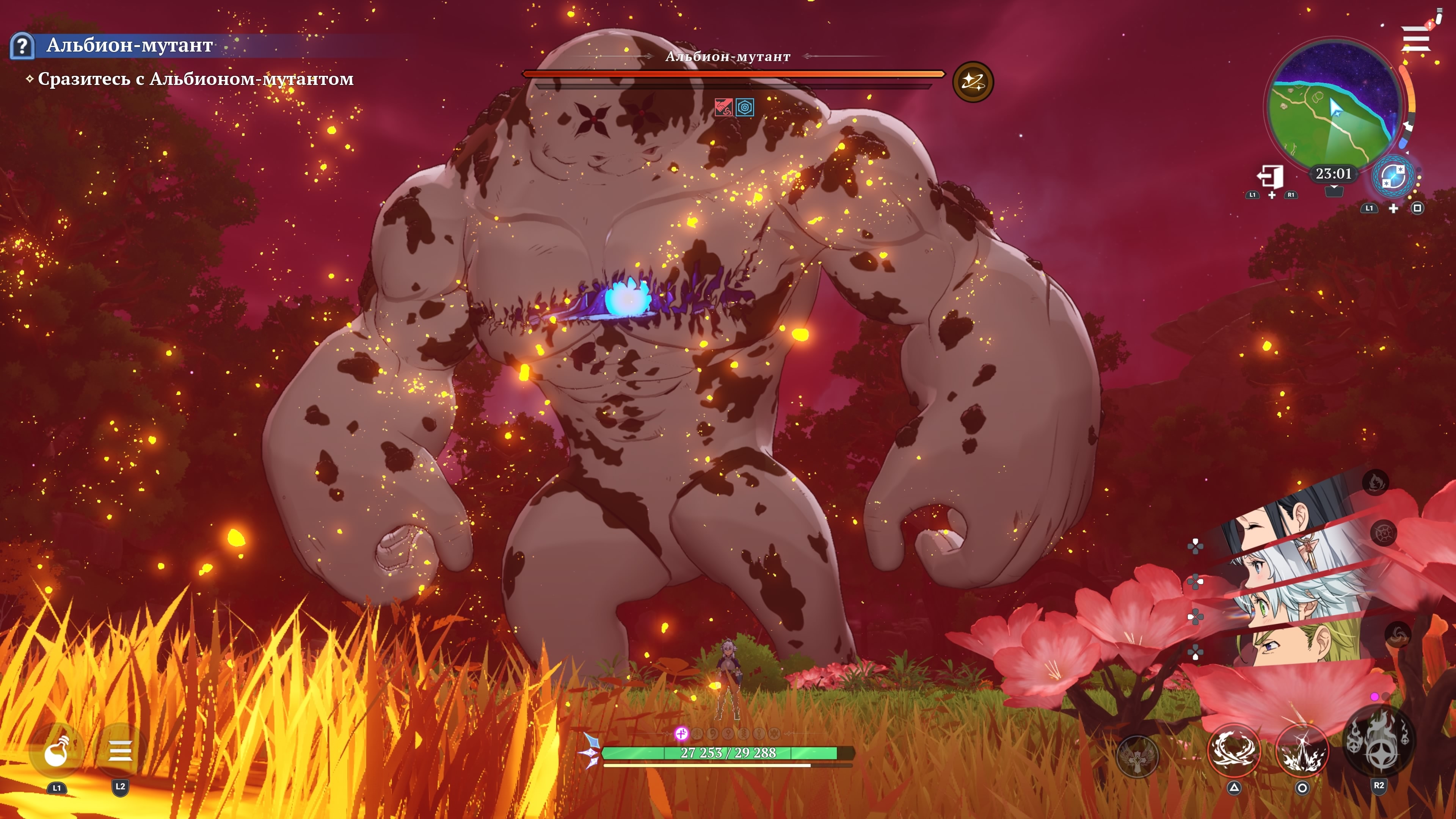The width and height of the screenshot is (1456, 819).
Task: Select the Альбион-мутант quest tracker title
Action: click(129, 45)
